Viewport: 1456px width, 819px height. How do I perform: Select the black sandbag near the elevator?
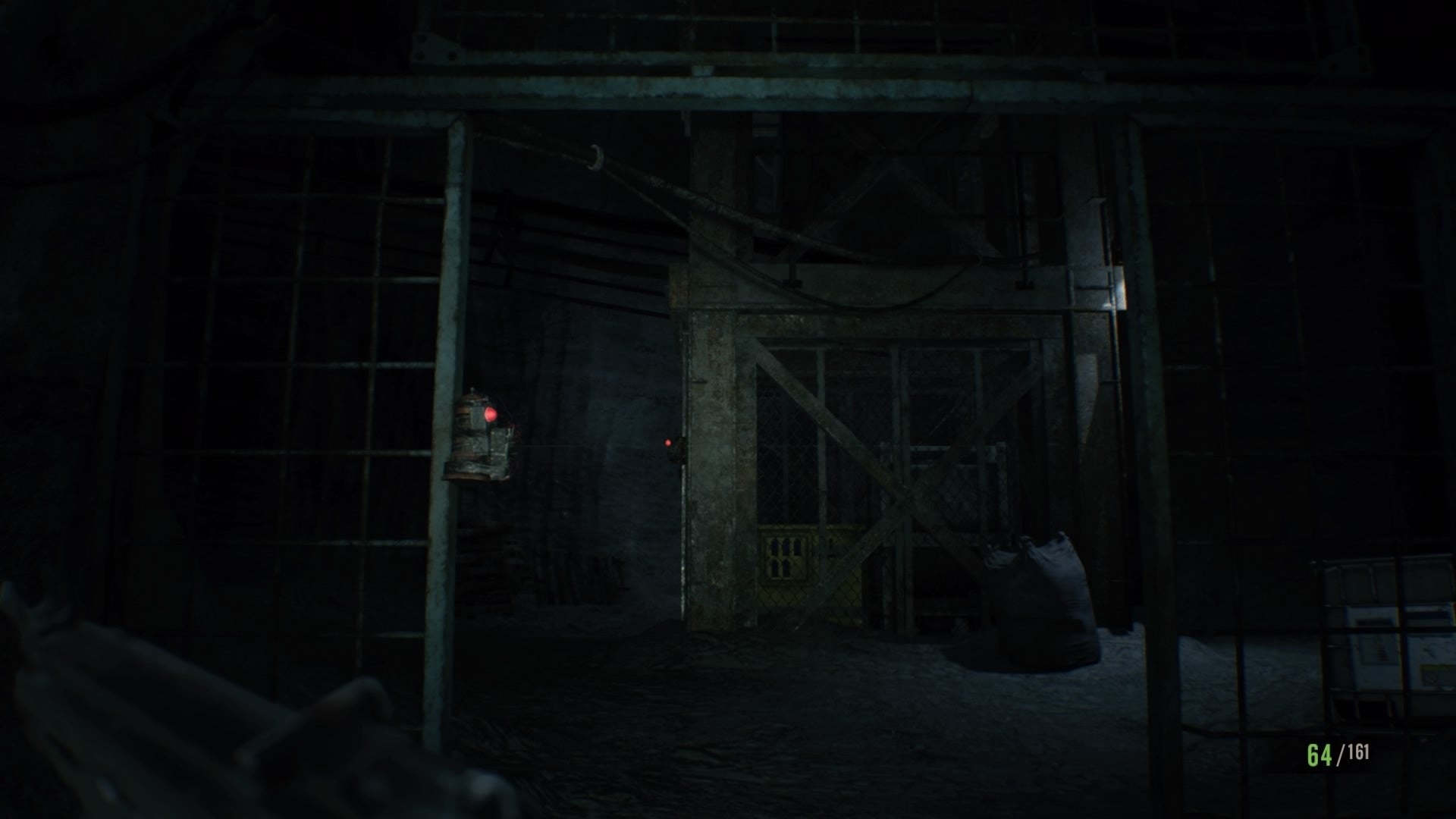[1039, 599]
